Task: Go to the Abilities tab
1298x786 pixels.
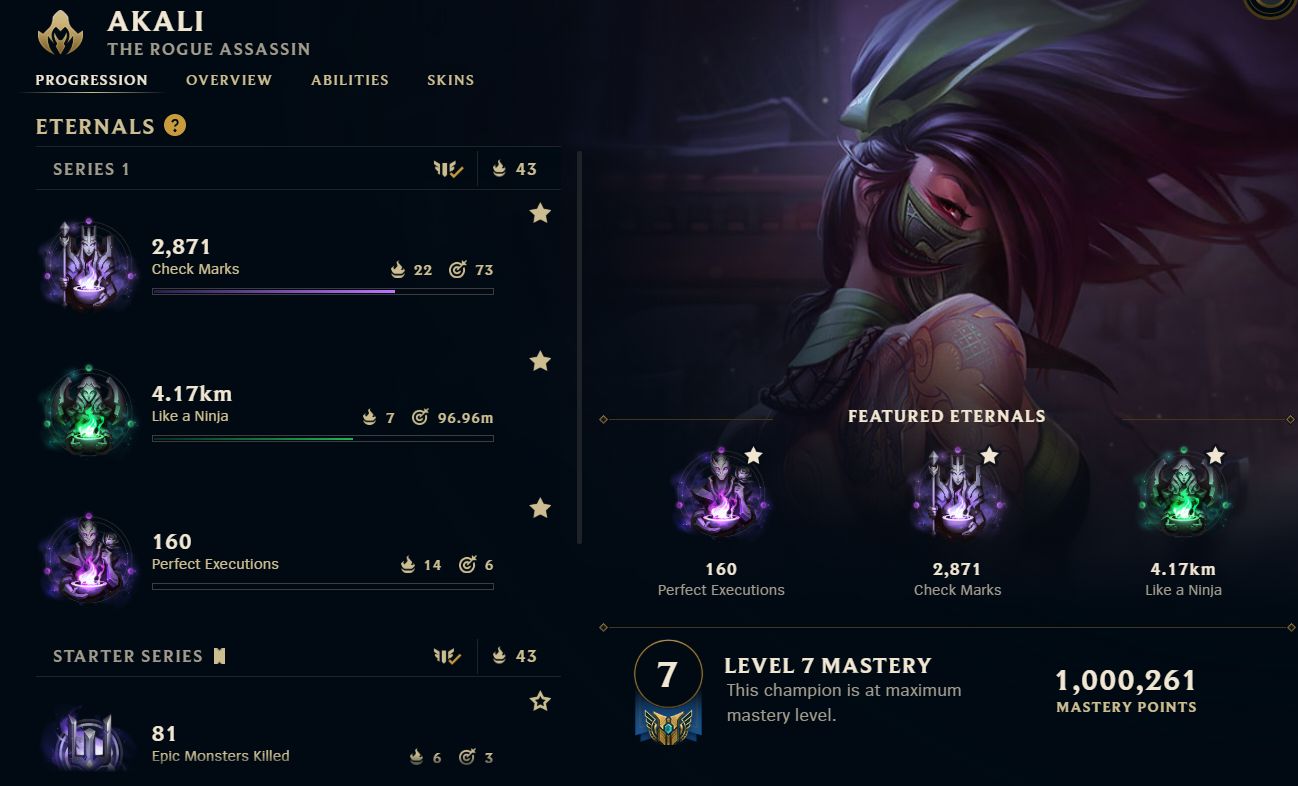Action: coord(349,80)
